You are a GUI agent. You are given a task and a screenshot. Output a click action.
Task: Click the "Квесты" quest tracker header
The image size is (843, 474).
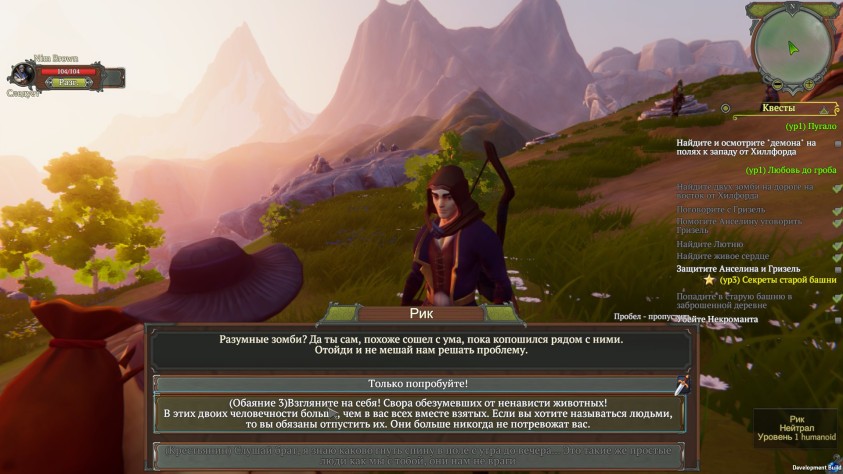tap(778, 108)
